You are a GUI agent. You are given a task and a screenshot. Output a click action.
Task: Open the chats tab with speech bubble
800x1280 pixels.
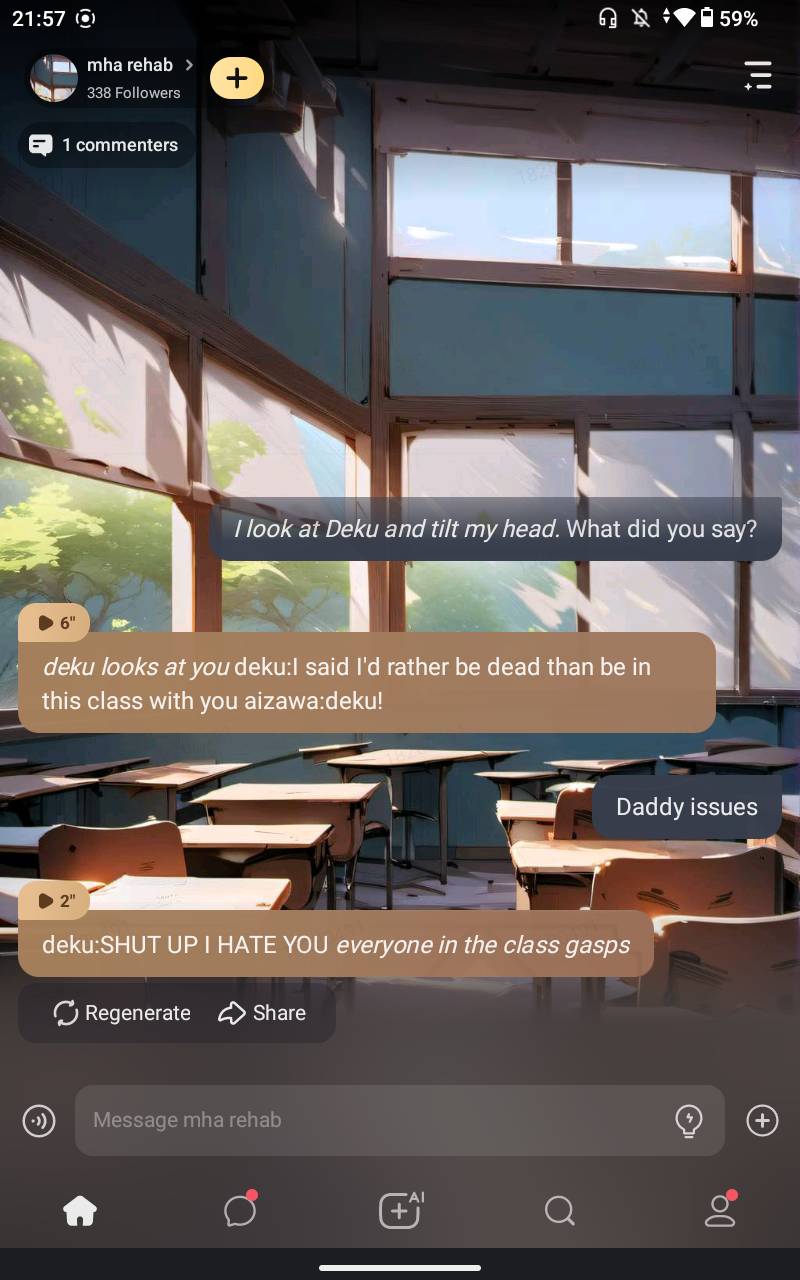coord(240,1211)
